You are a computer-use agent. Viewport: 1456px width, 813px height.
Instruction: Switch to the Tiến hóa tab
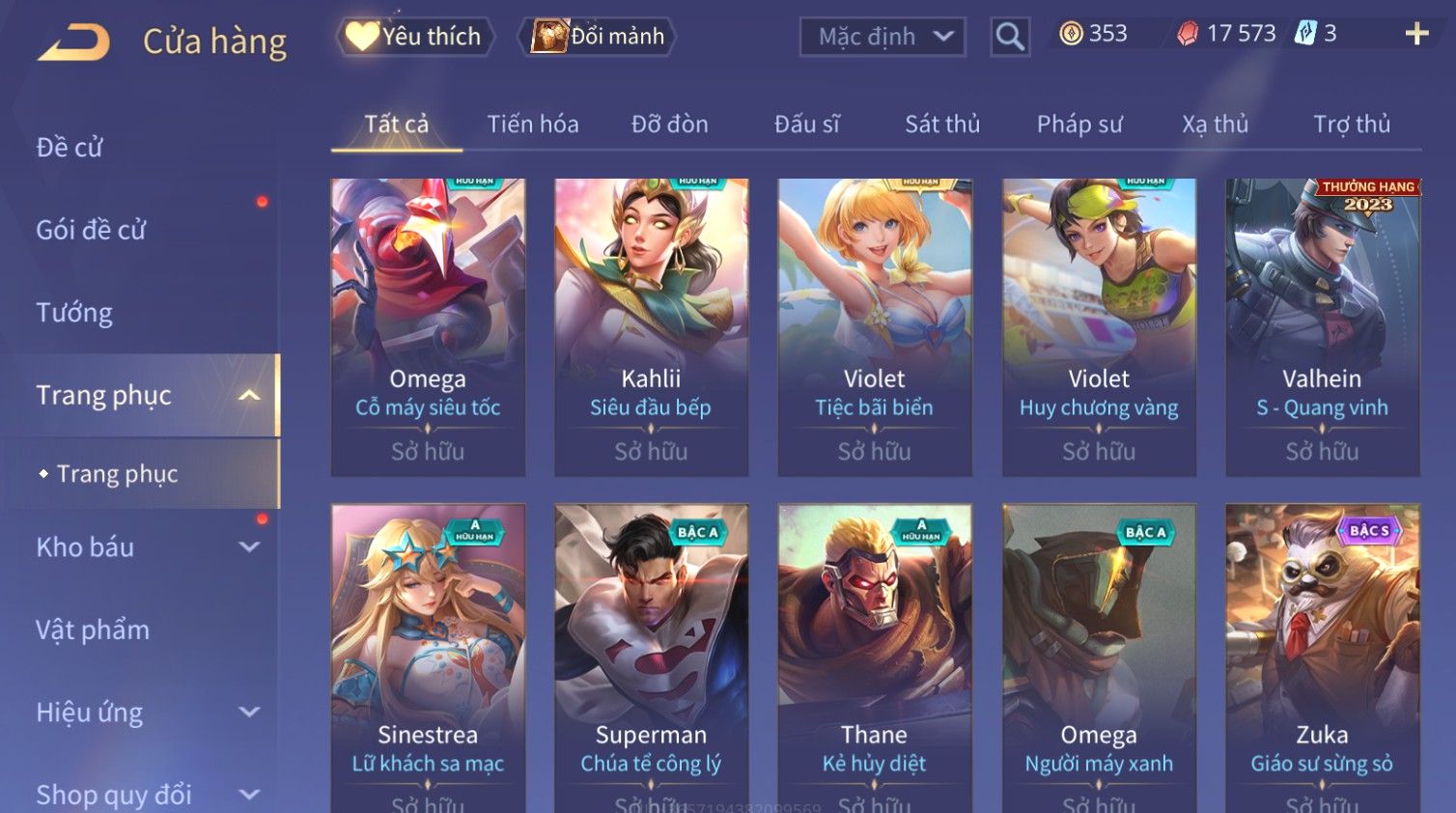pos(533,125)
